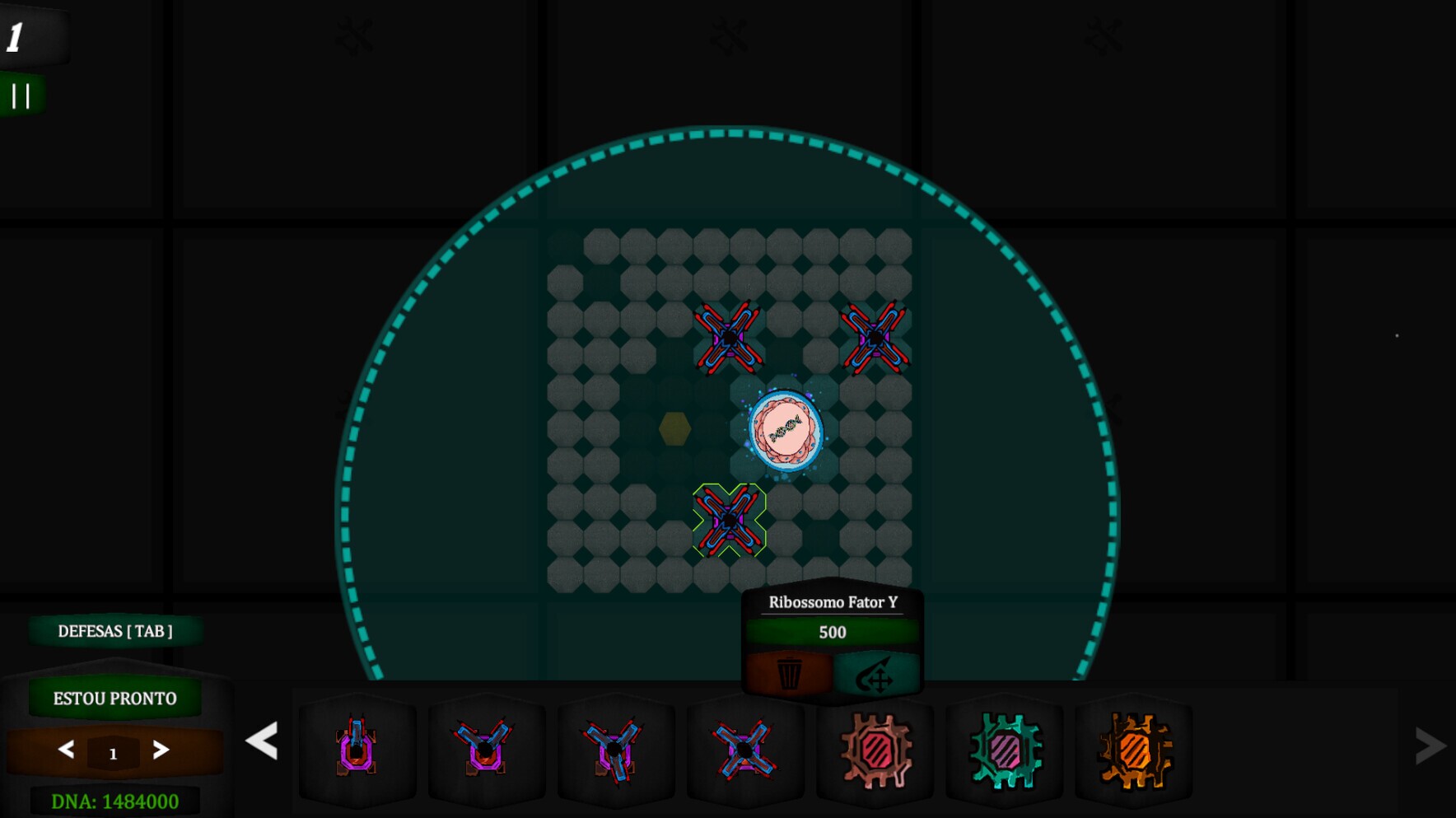Image resolution: width=1456 pixels, height=818 pixels.
Task: Click the ESTOU PRONTO button
Action: coord(115,699)
